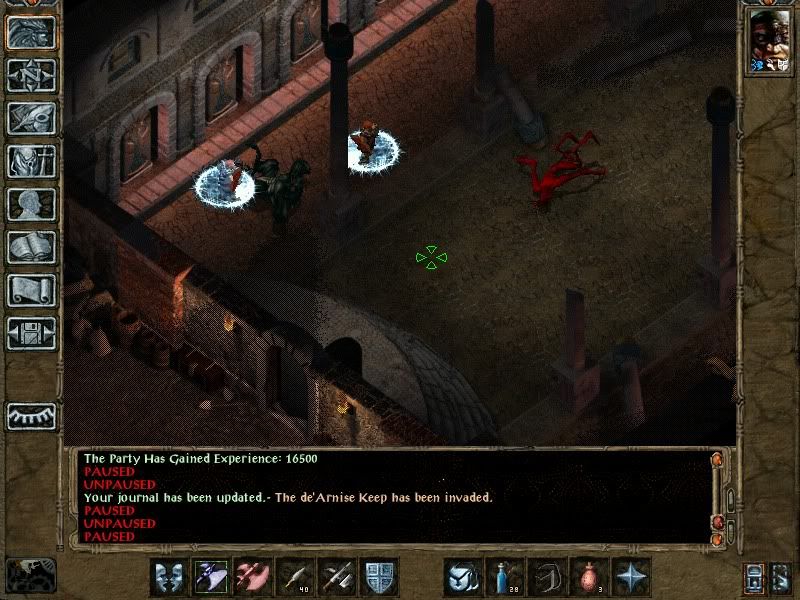Open the priest scroll
This screenshot has width=800, height=600.
tap(31, 290)
